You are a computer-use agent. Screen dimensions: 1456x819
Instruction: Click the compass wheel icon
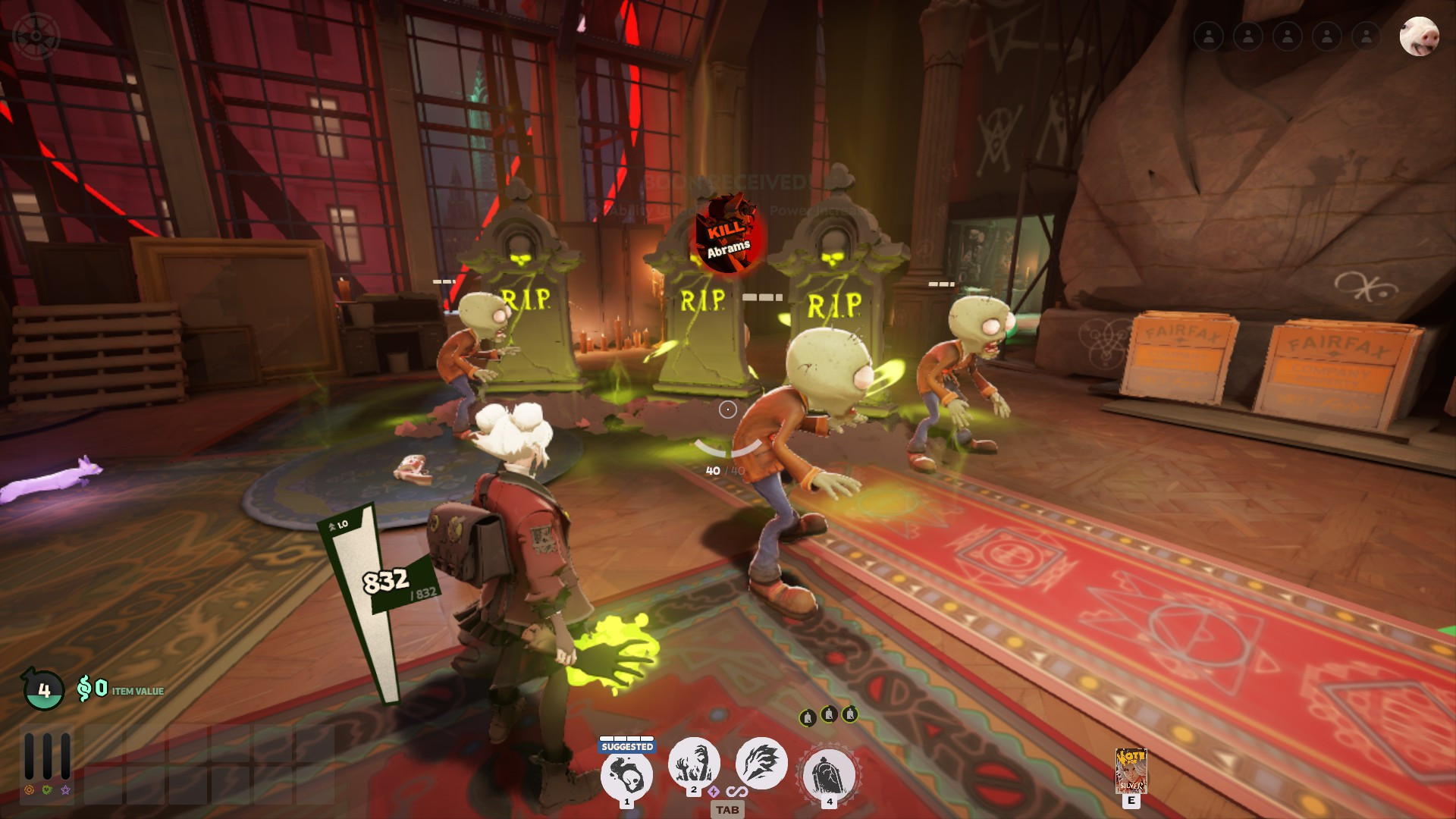click(36, 36)
